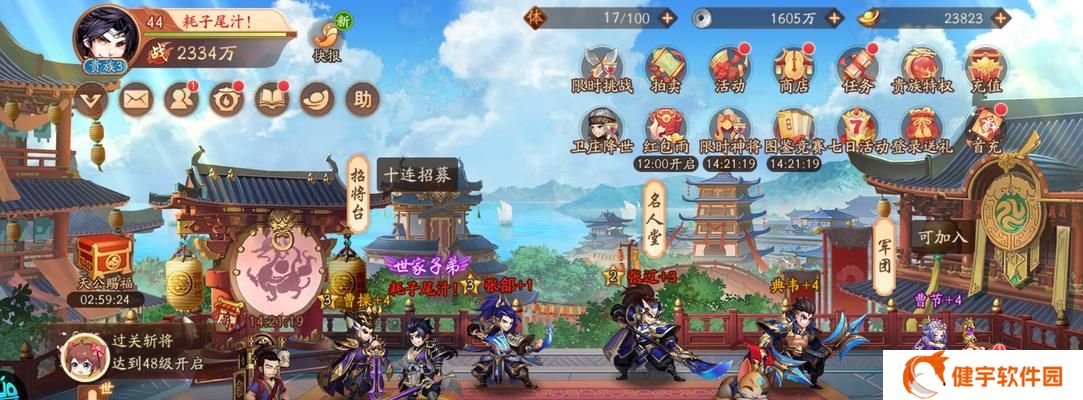Open the 快报 news bulletin
The image size is (1083, 400).
tap(327, 39)
